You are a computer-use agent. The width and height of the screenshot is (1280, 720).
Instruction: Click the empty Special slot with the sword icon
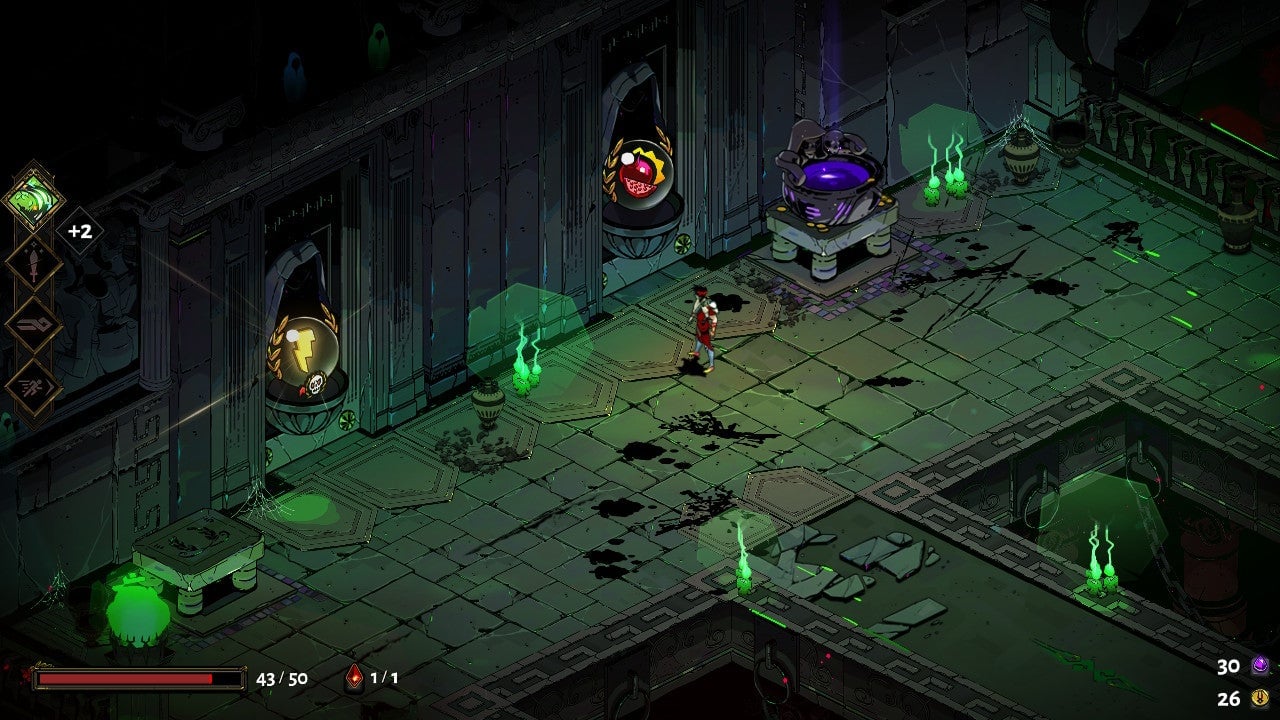(x=32, y=262)
